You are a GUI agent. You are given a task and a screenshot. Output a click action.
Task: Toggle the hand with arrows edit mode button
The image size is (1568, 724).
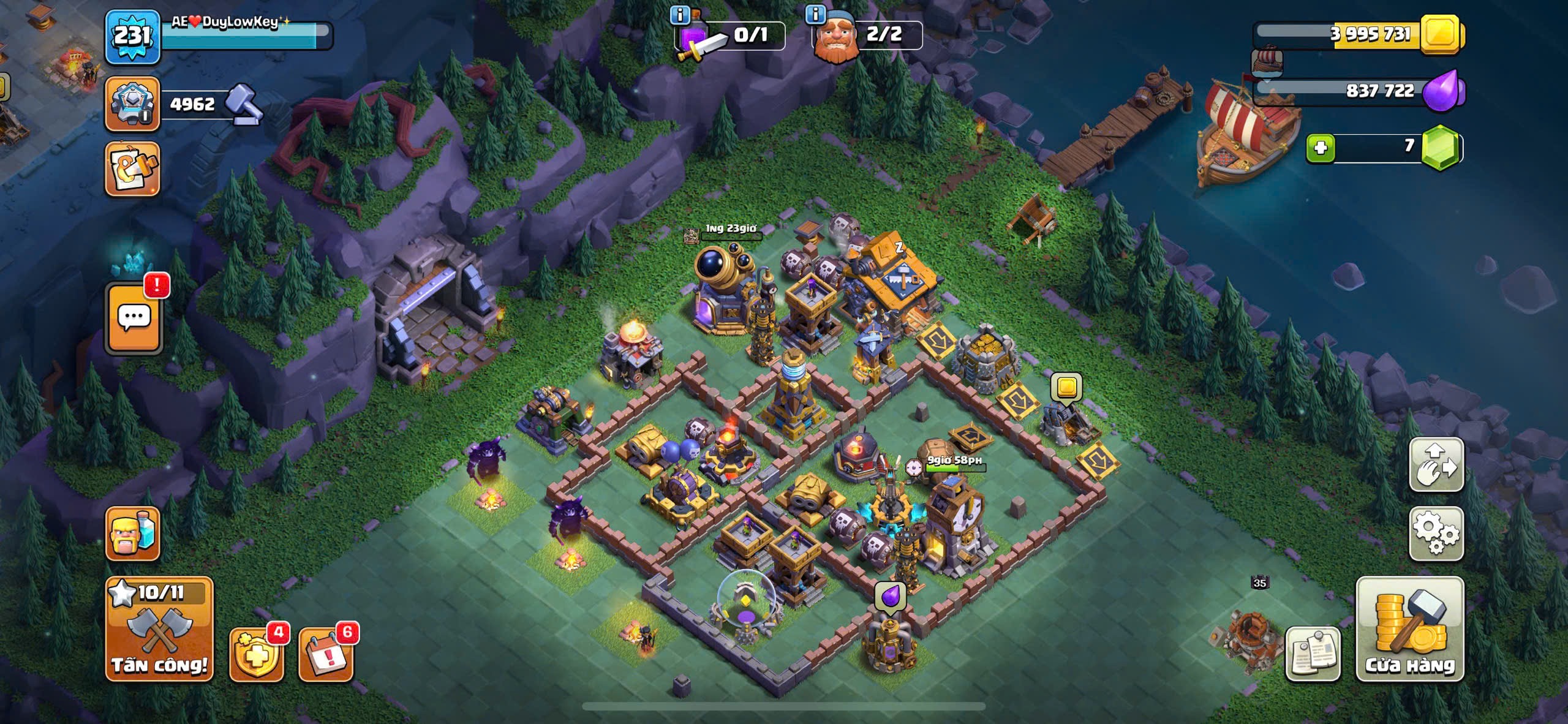1436,465
